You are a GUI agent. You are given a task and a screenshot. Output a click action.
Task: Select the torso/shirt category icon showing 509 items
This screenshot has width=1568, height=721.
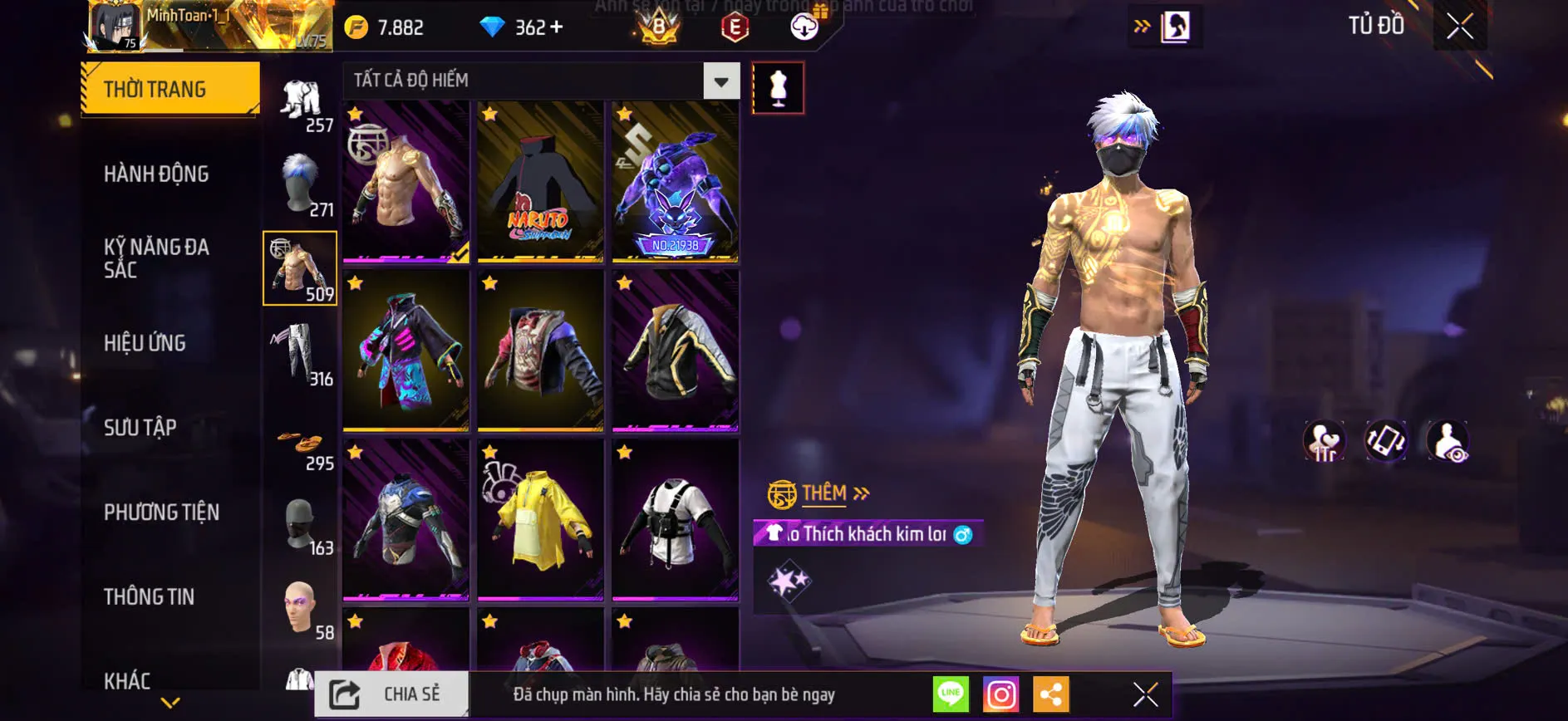(300, 267)
